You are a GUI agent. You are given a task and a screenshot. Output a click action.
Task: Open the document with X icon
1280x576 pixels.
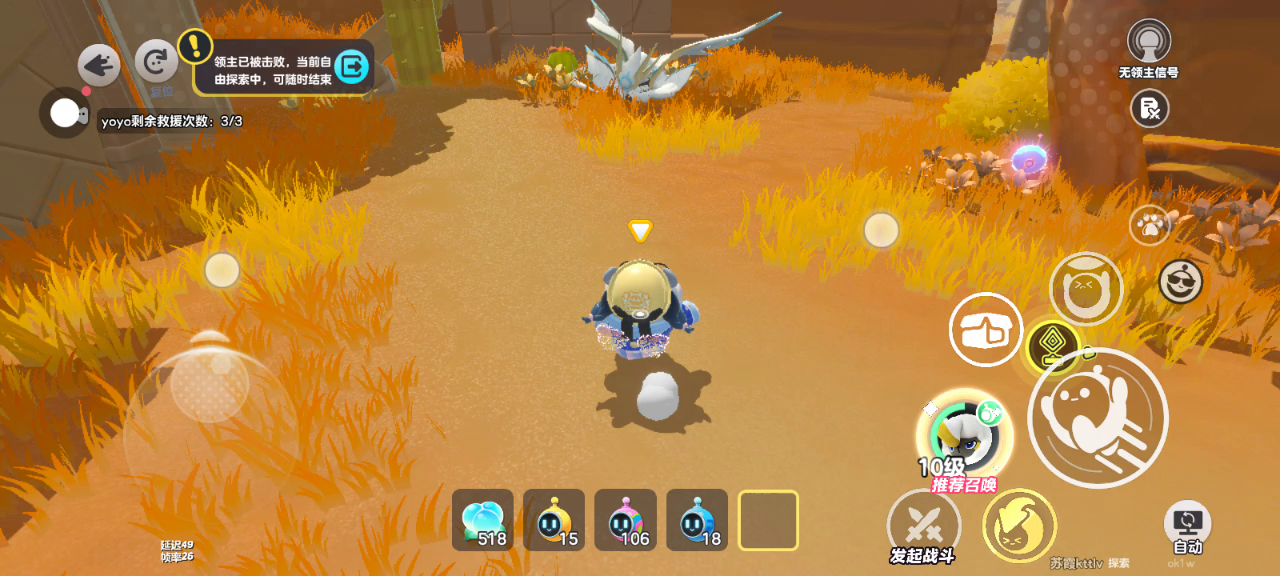1150,108
